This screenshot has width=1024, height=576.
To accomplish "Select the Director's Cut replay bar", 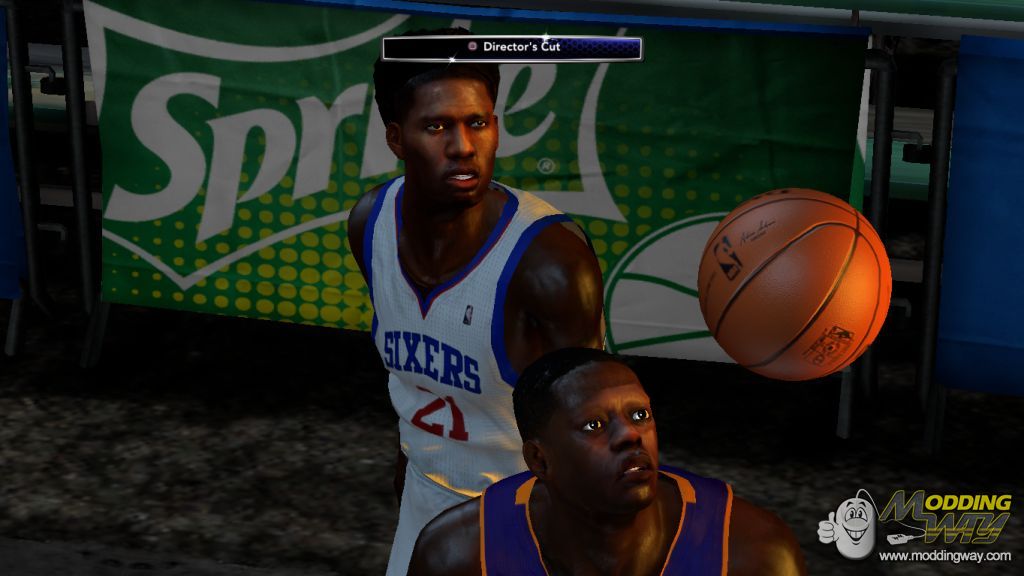I will (x=511, y=47).
